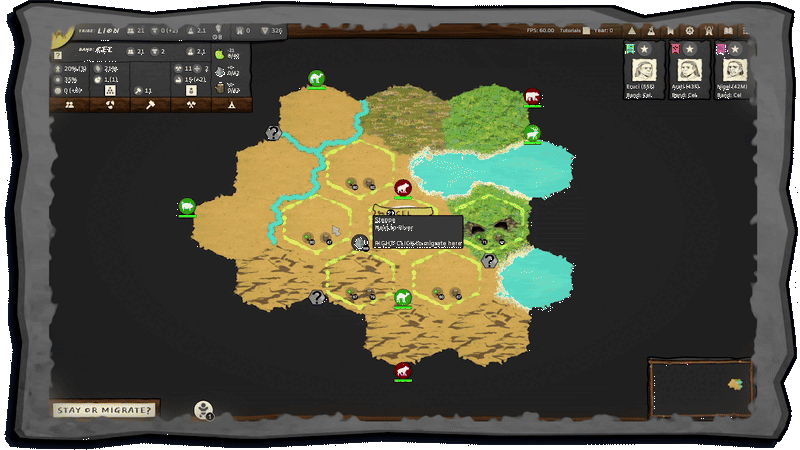This screenshot has height=450, width=800.
Task: Switch to the crossed axes tab
Action: coord(190,104)
